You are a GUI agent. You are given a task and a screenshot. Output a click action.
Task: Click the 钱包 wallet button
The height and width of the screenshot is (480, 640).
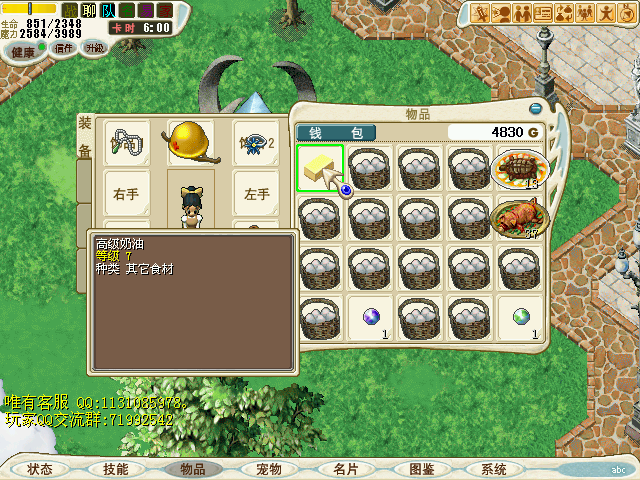[336, 132]
